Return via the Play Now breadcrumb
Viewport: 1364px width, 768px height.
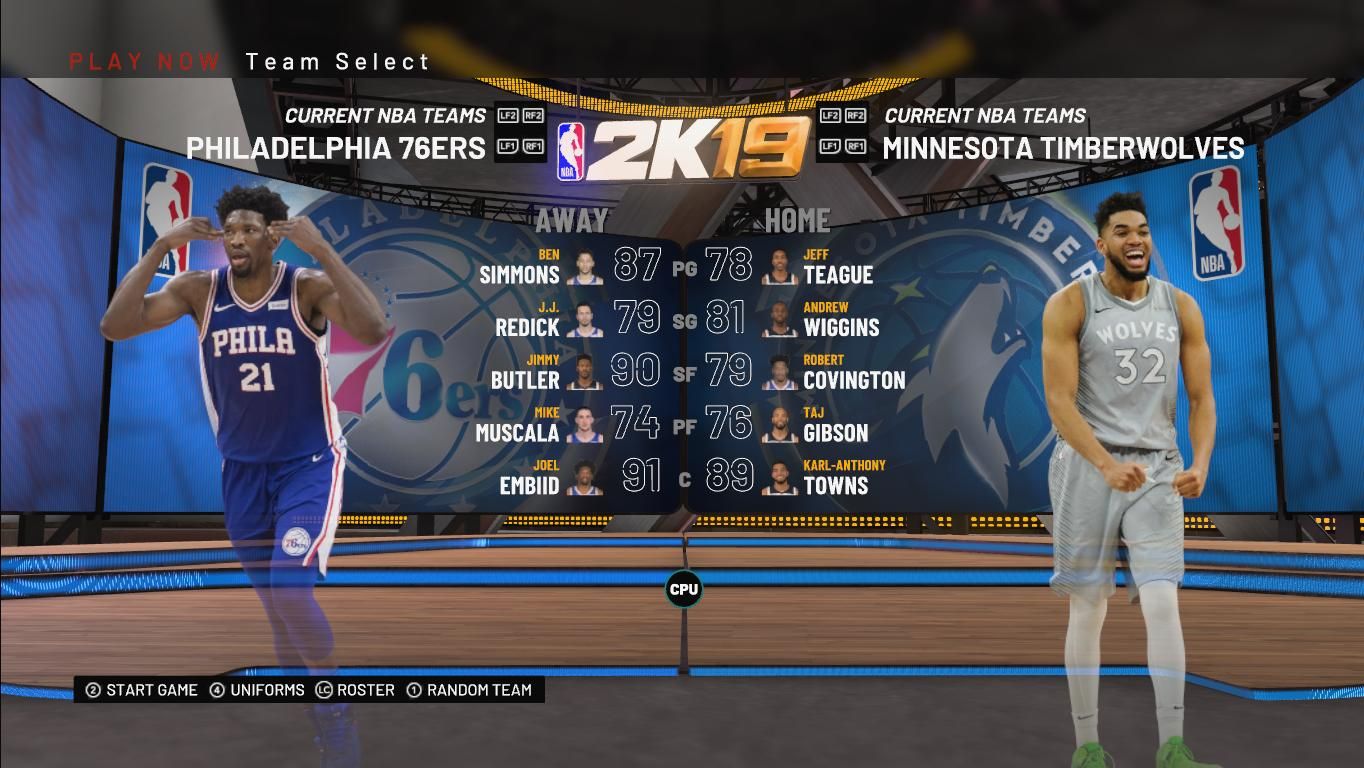(145, 62)
